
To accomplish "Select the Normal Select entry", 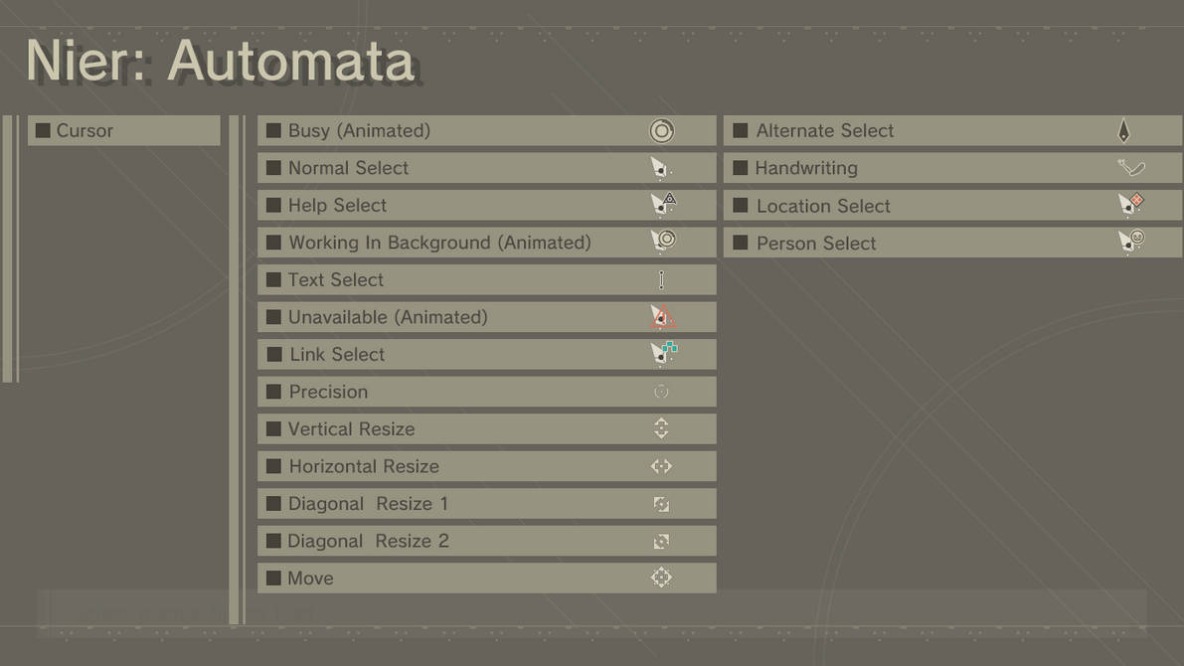I will (x=486, y=168).
